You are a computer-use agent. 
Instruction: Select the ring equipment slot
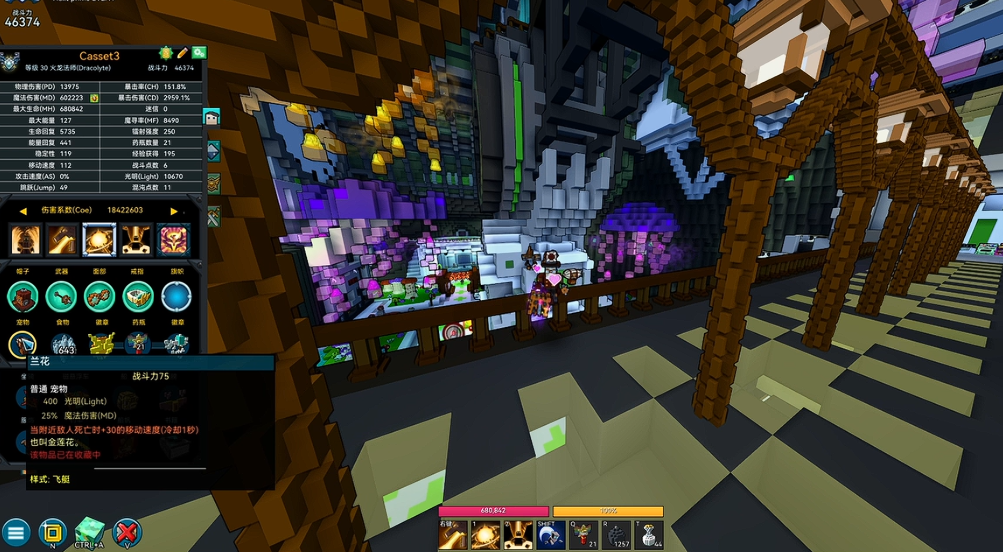point(138,296)
